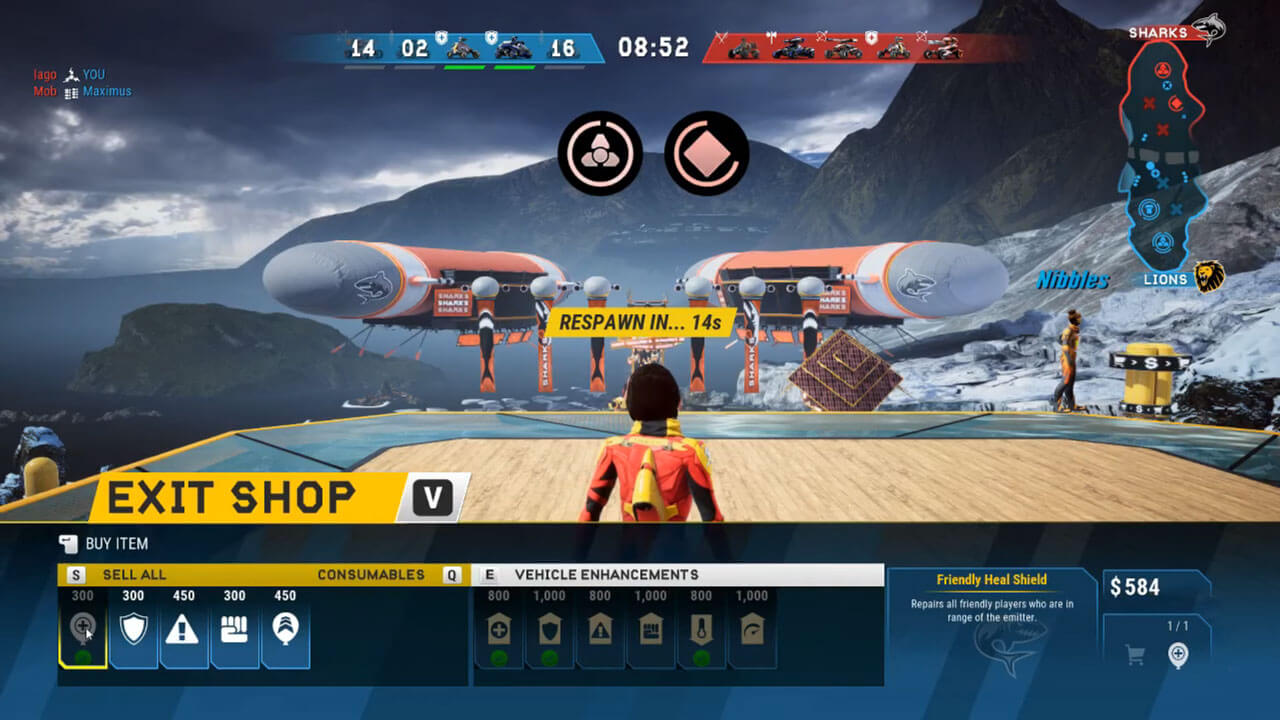
Task: Select the heal cross vehicle enhancement
Action: tap(499, 630)
